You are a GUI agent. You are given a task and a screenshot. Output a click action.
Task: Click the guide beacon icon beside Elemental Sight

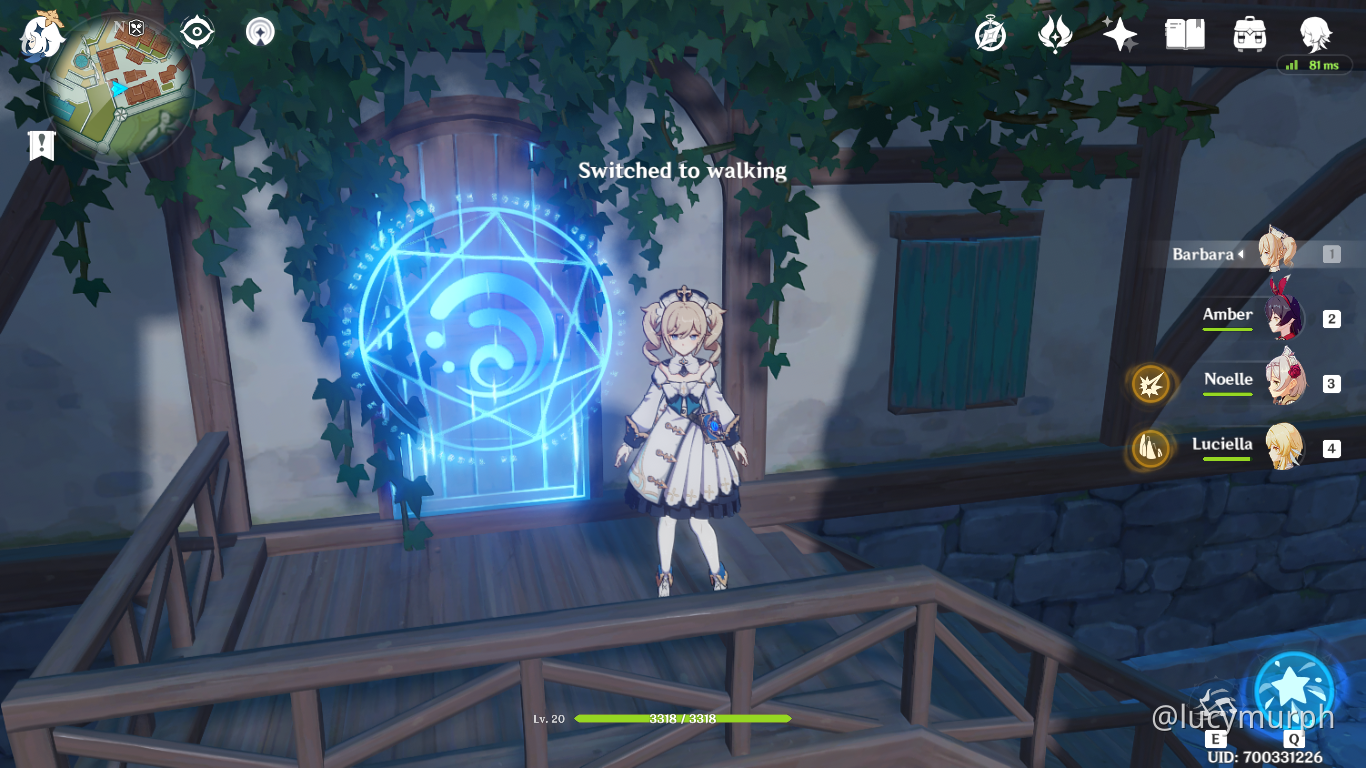click(258, 31)
